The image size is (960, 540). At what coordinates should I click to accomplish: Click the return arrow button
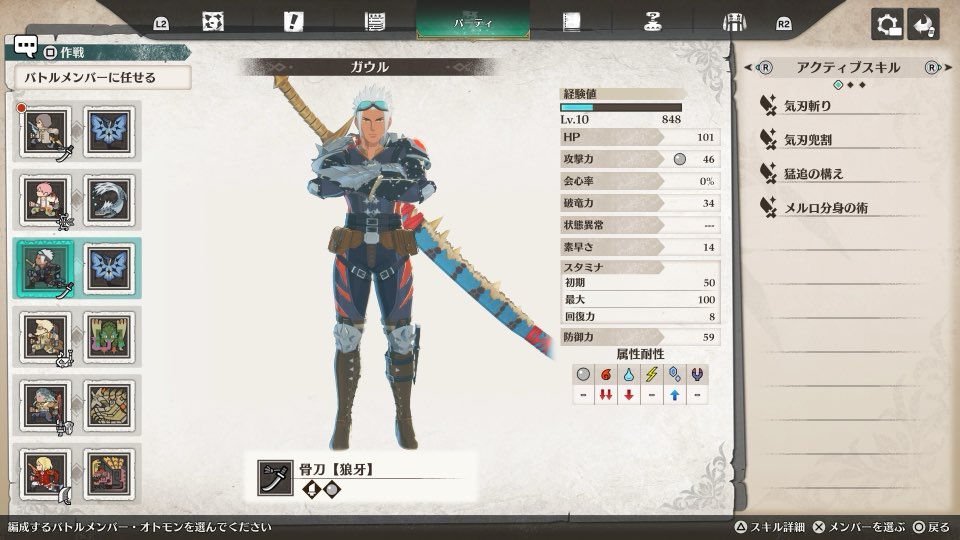[x=924, y=24]
